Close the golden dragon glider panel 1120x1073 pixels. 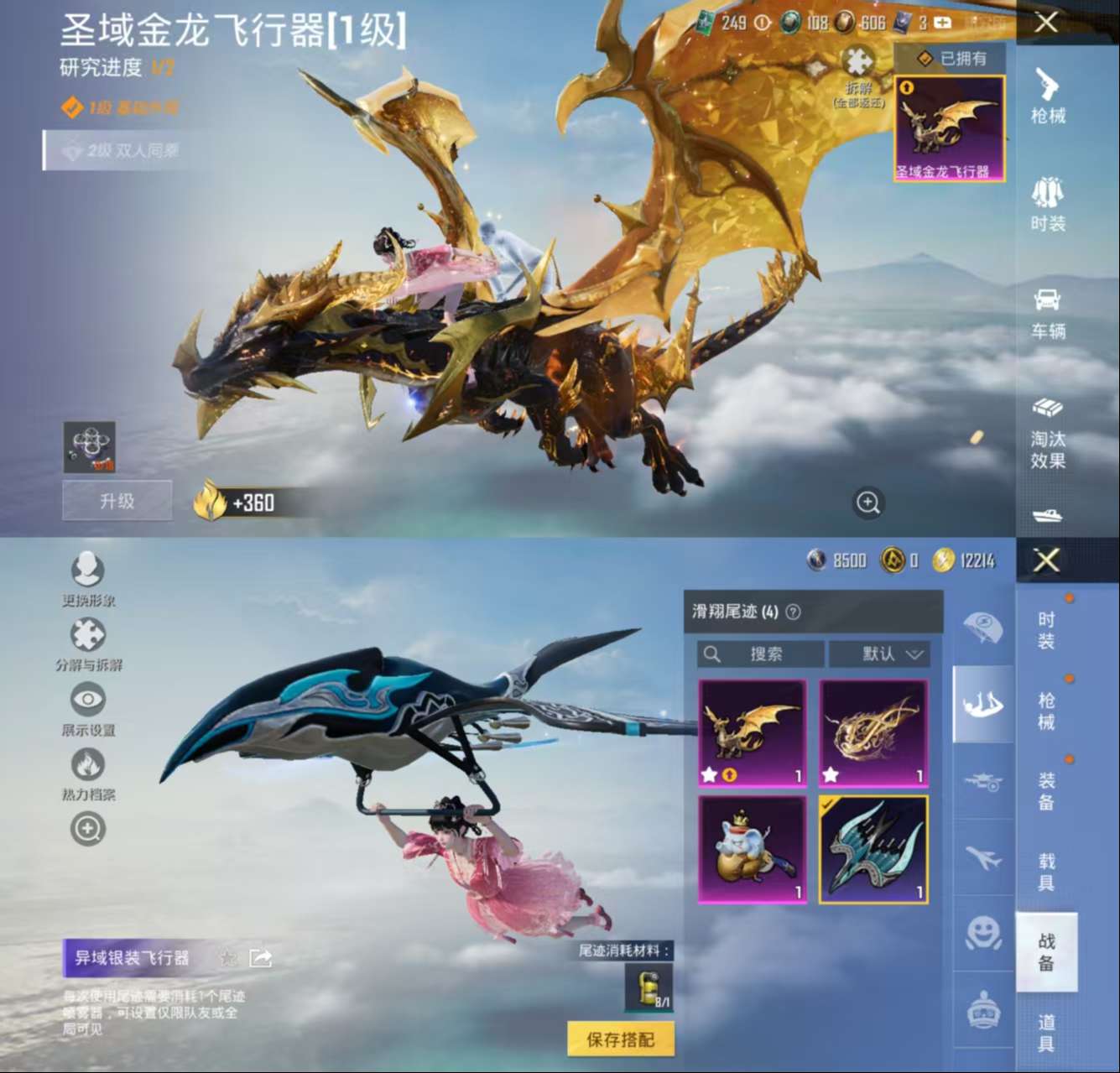point(1046,23)
